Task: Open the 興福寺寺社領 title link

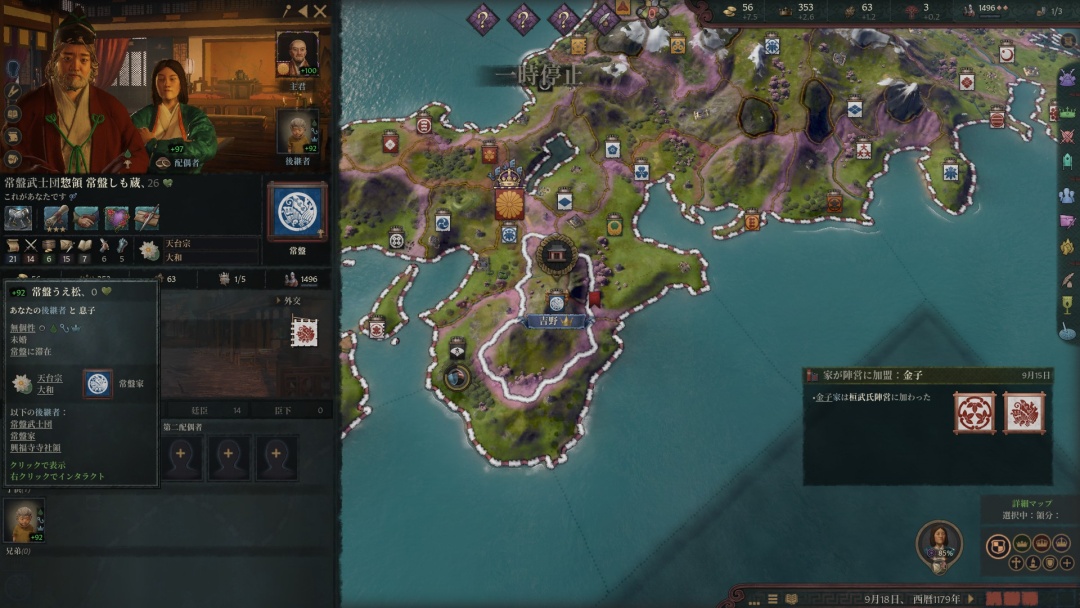Action: [35, 447]
